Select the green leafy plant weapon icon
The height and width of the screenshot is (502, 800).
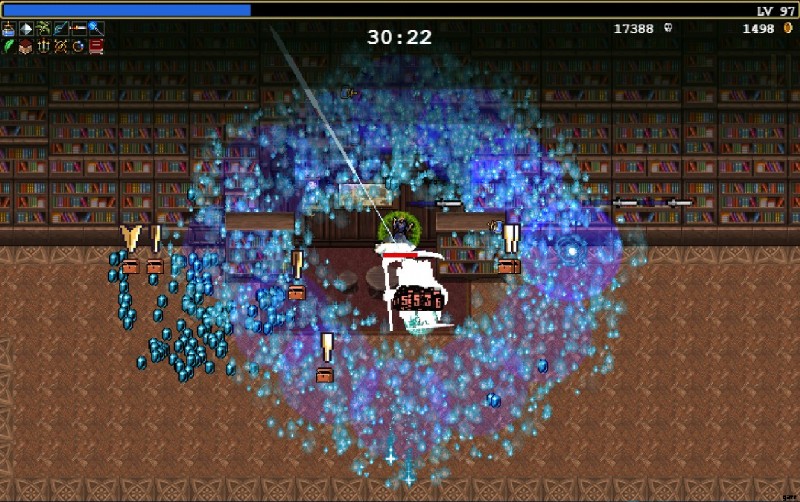pos(43,28)
